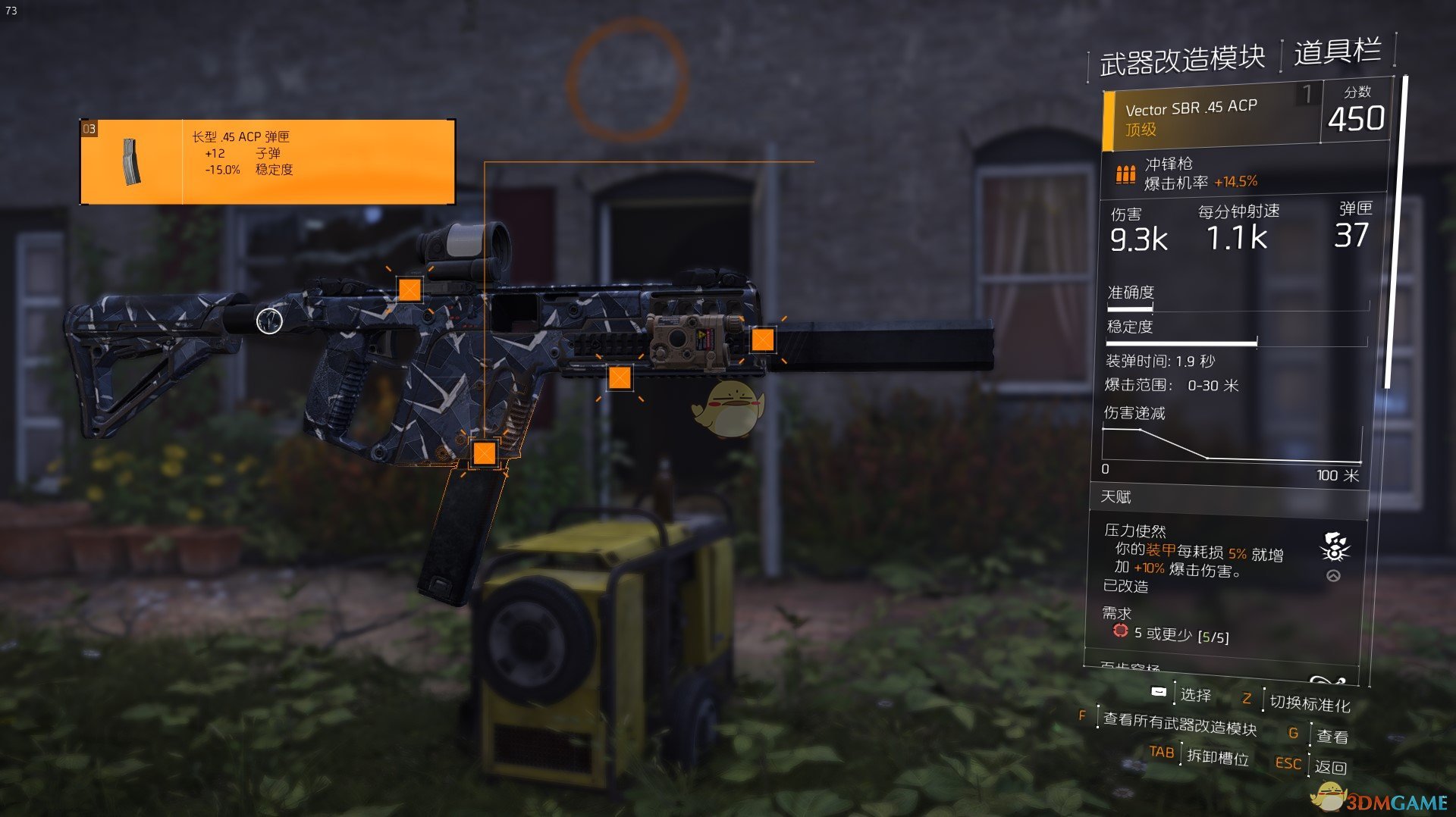Choose 拆卸槽位 to unequip the mod

(1216, 757)
